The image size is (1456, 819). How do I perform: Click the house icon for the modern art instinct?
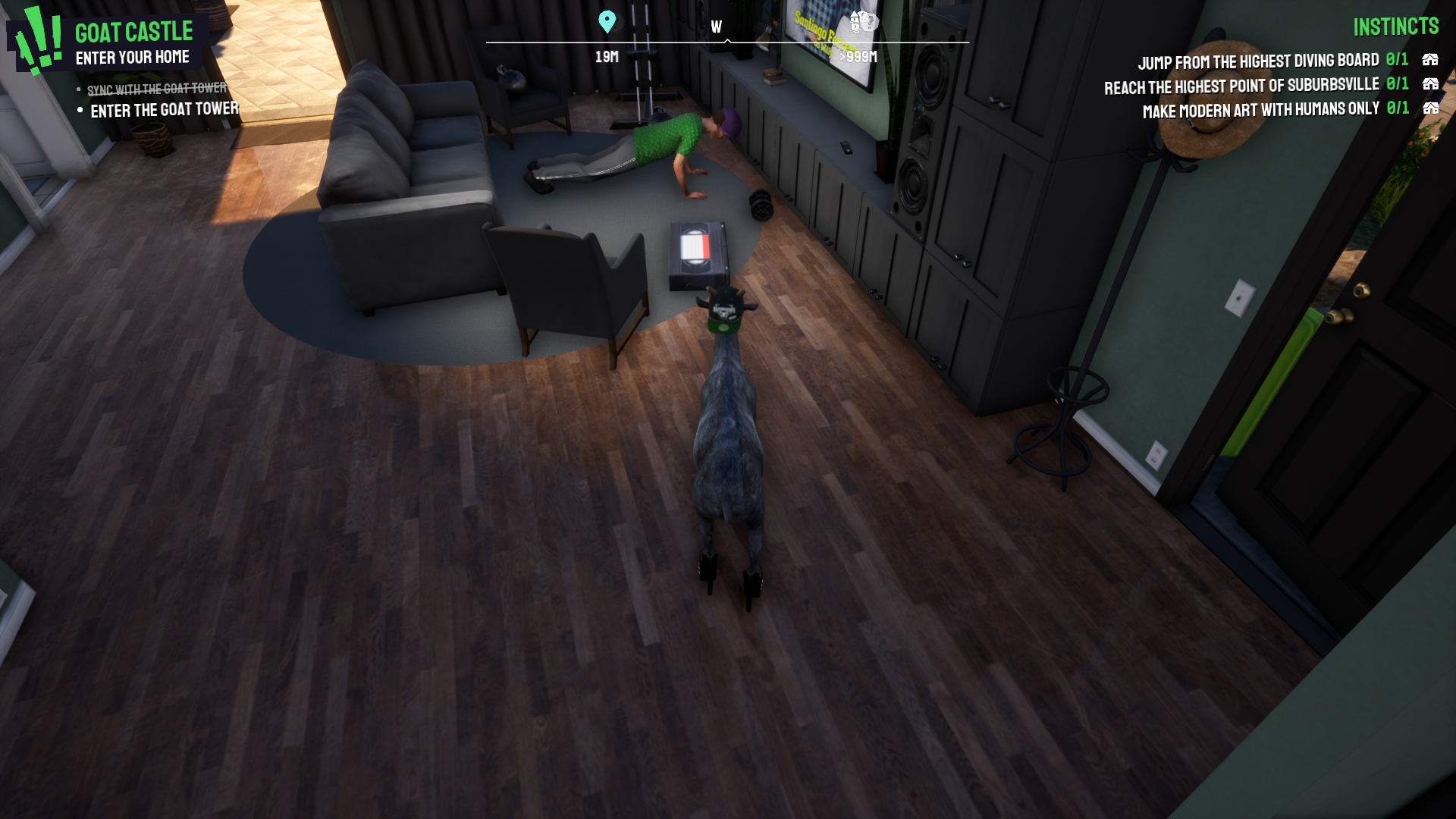pyautogui.click(x=1430, y=108)
